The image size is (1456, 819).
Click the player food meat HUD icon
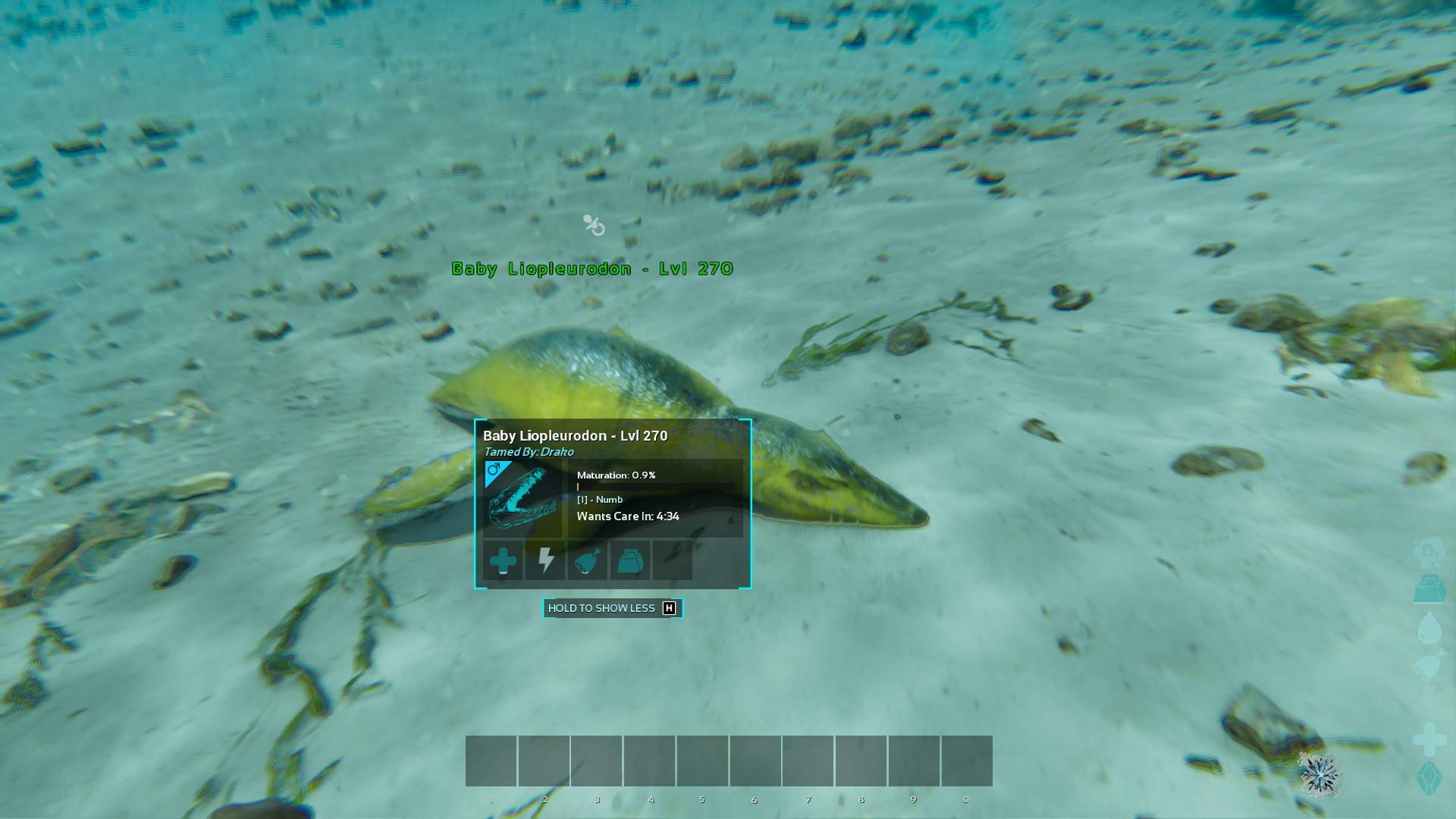tap(1429, 666)
